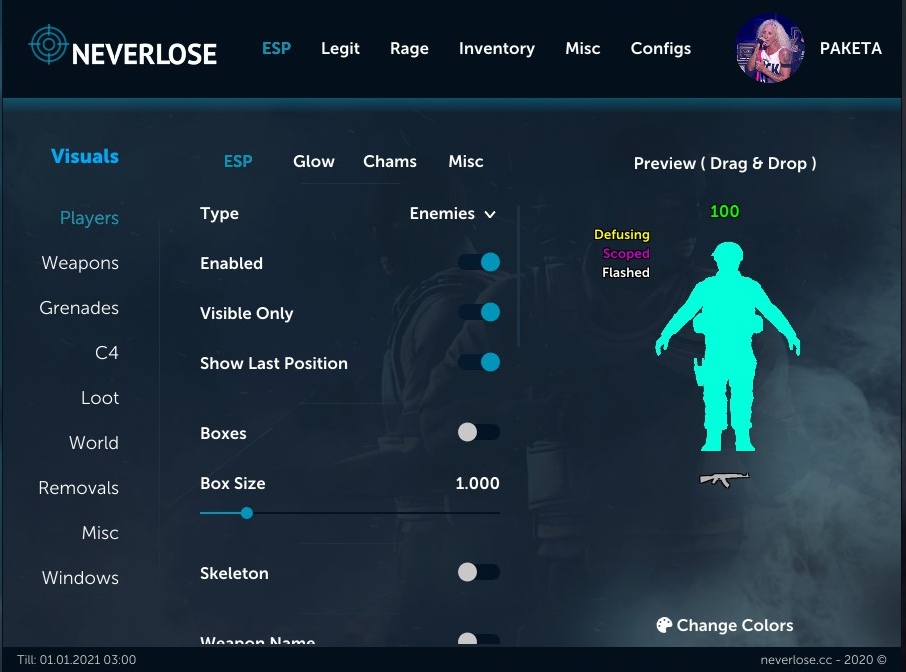The height and width of the screenshot is (672, 906).
Task: Enable the Boxes toggle
Action: [x=478, y=433]
